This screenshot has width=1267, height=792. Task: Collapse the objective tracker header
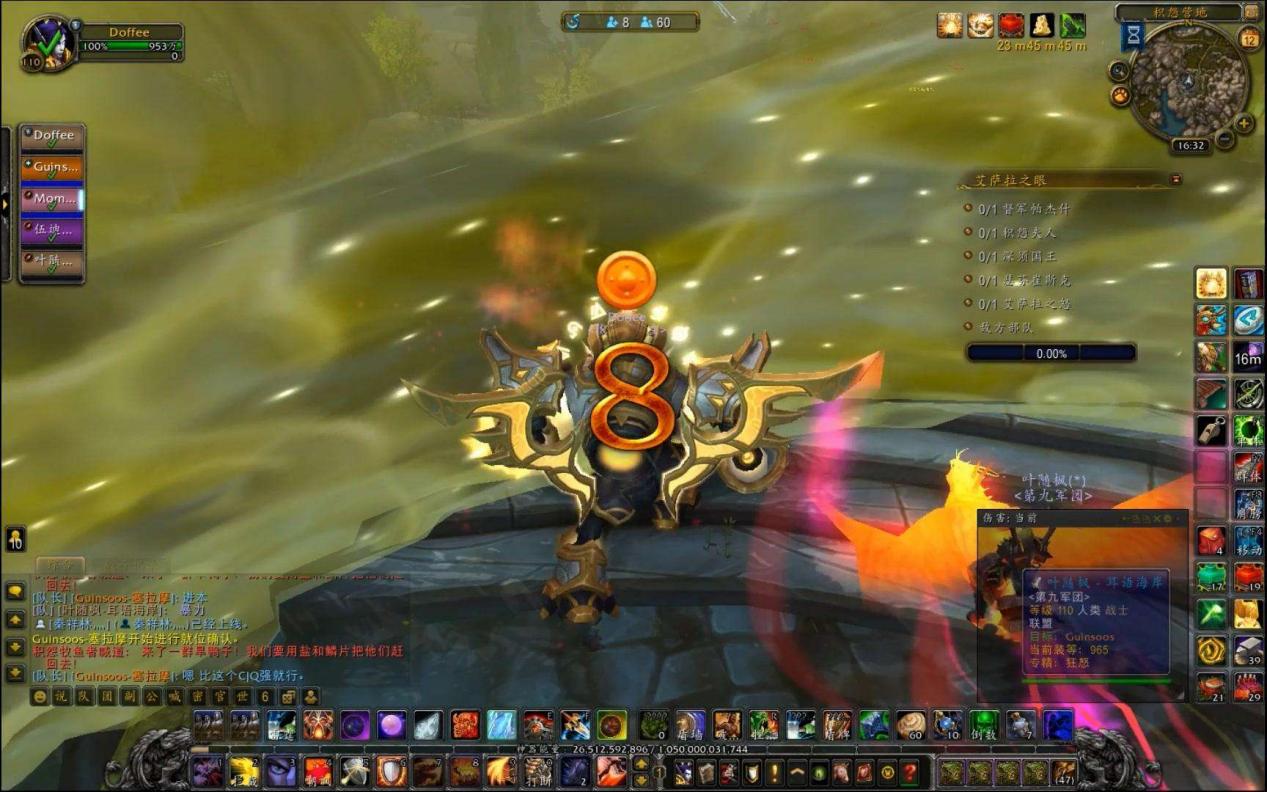click(1176, 180)
